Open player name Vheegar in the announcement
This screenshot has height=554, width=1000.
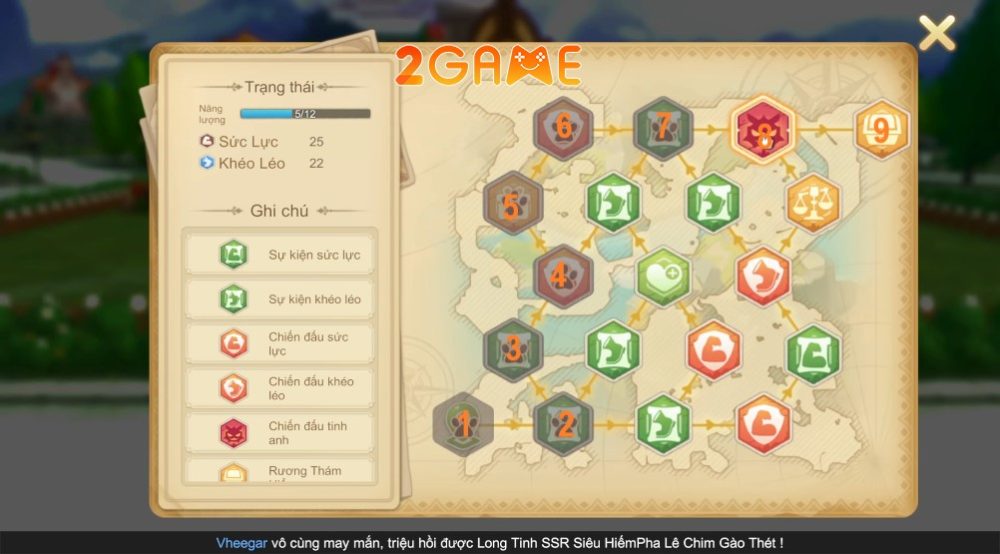(x=241, y=543)
